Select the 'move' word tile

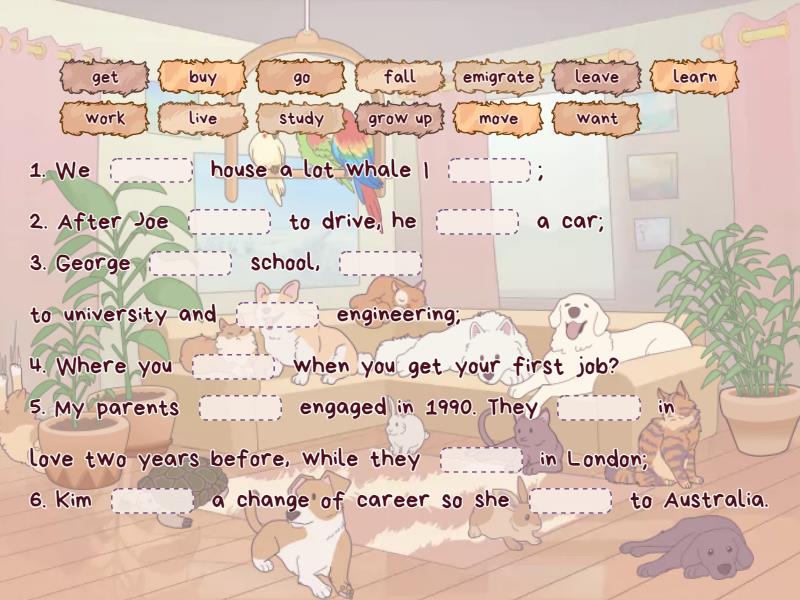pos(498,118)
